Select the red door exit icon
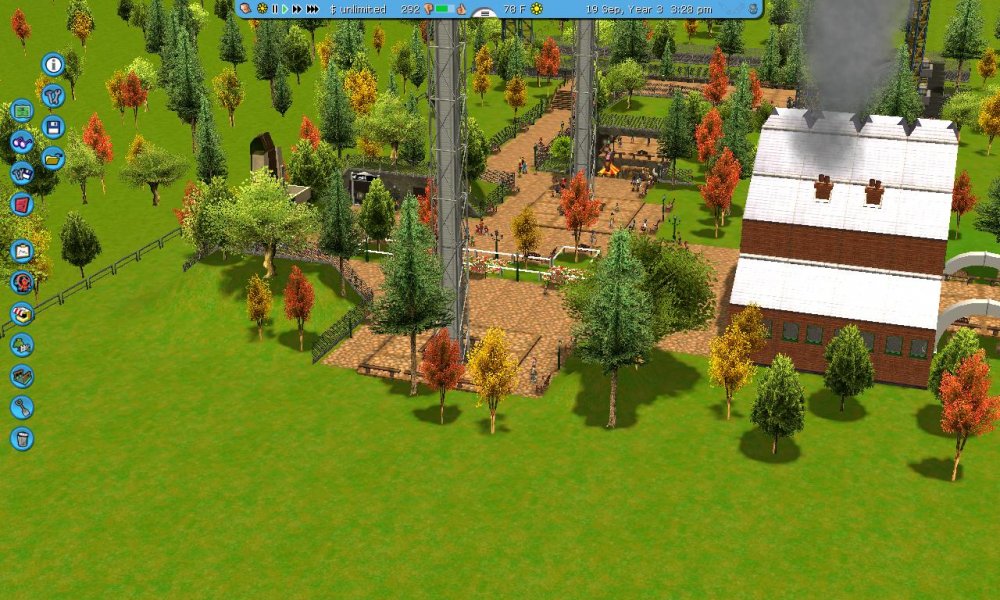This screenshot has height=600, width=1000. pos(22,204)
